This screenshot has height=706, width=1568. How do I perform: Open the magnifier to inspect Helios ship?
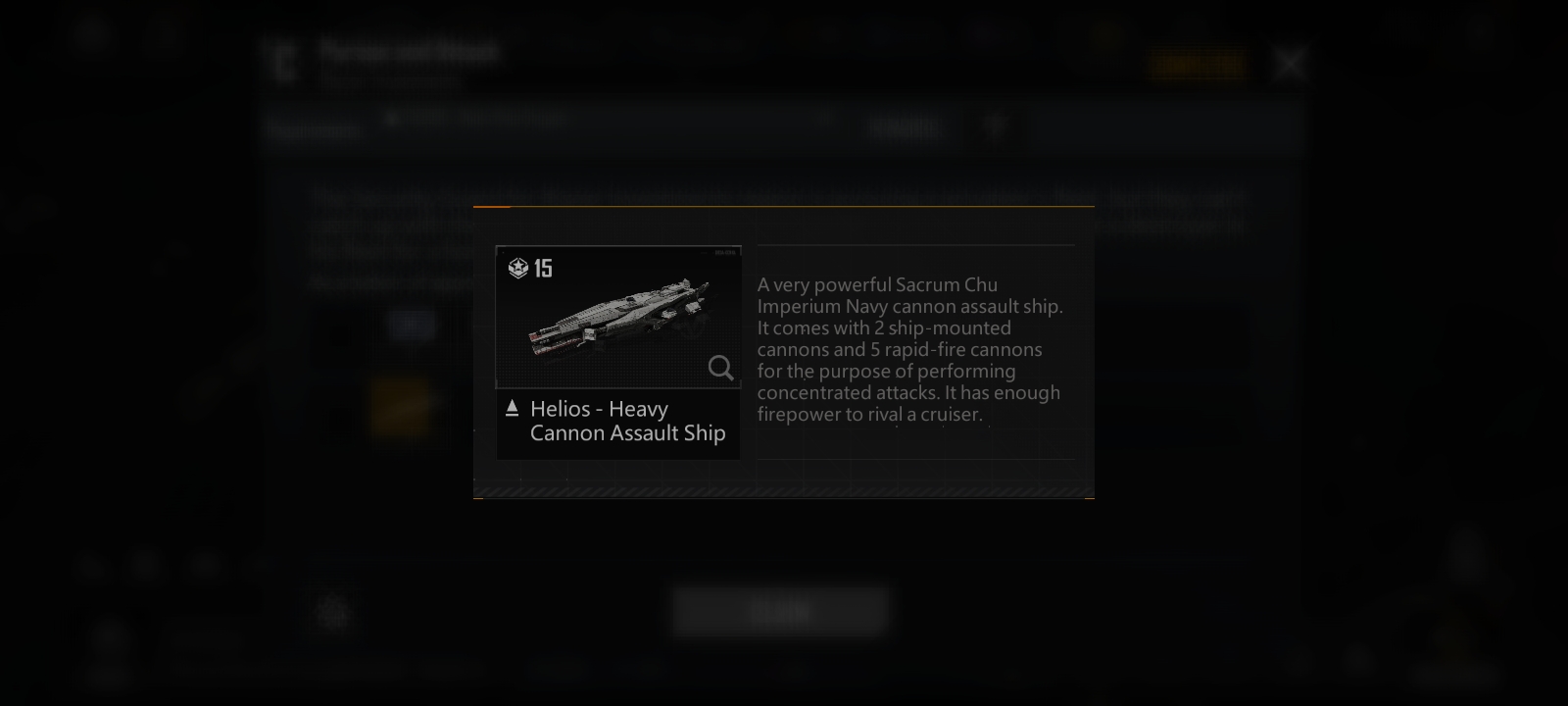coord(720,368)
